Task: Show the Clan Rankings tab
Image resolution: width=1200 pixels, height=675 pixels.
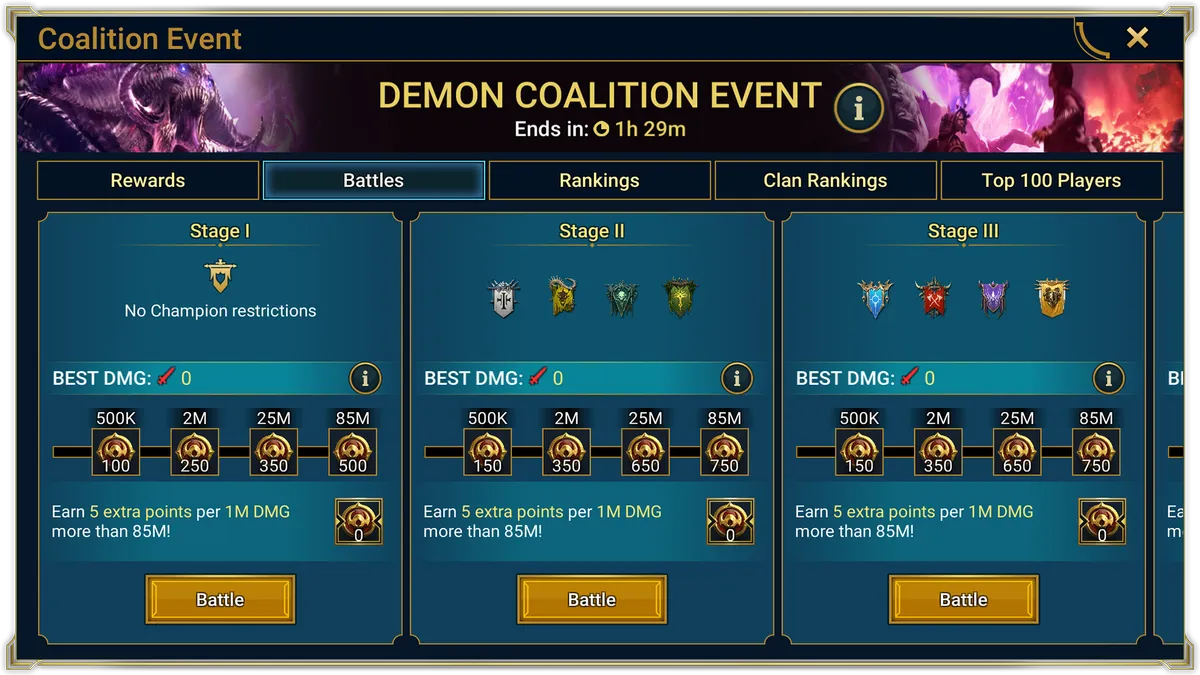Action: point(825,181)
